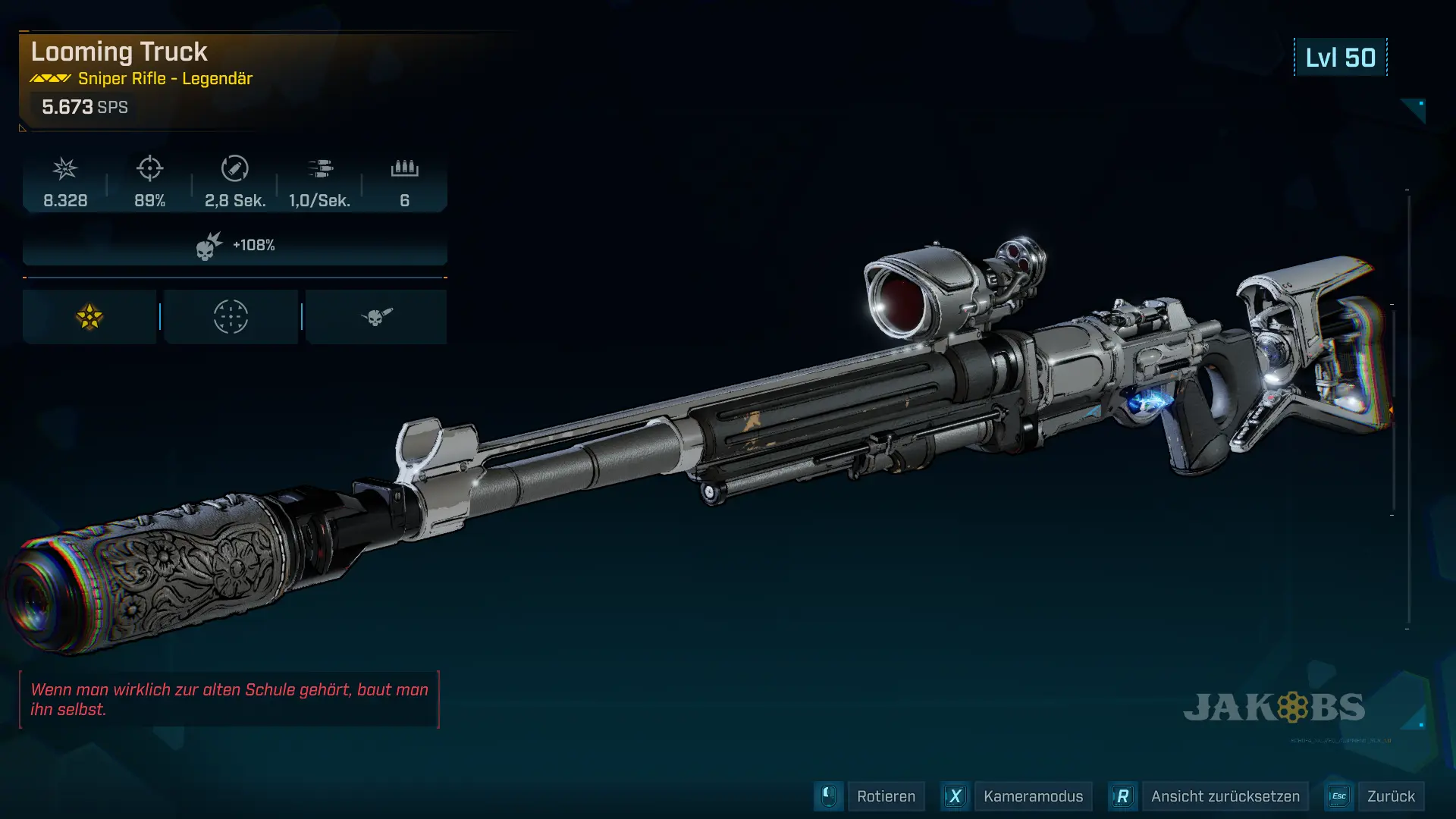
Task: Choose the crosshair reticle perk slot
Action: (x=231, y=317)
